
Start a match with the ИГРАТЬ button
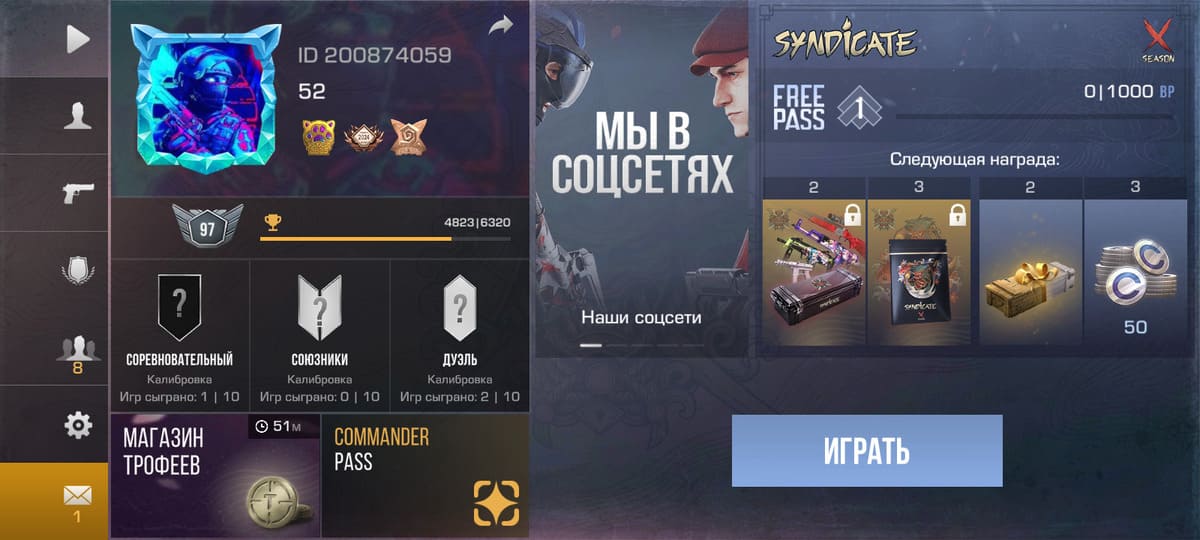click(867, 451)
